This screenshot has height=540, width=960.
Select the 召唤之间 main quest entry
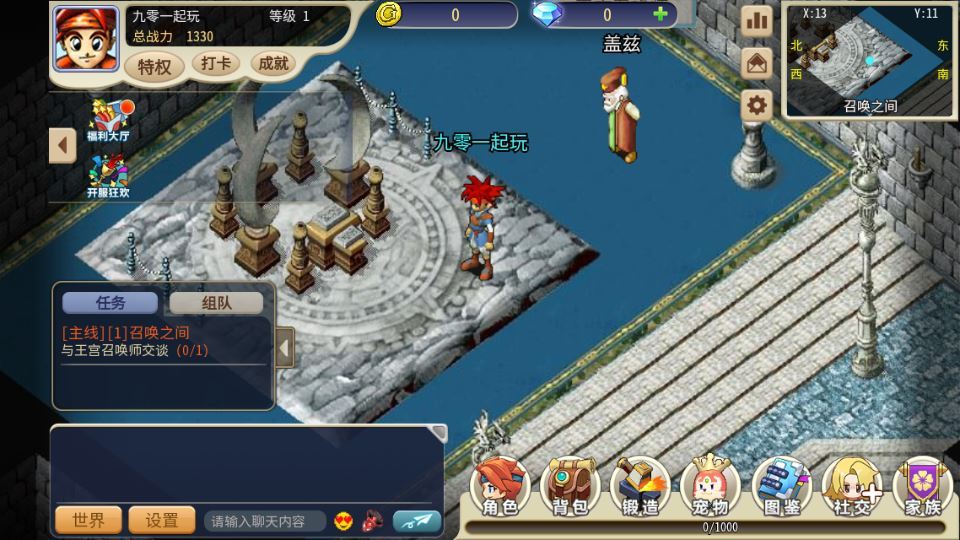pyautogui.click(x=126, y=332)
